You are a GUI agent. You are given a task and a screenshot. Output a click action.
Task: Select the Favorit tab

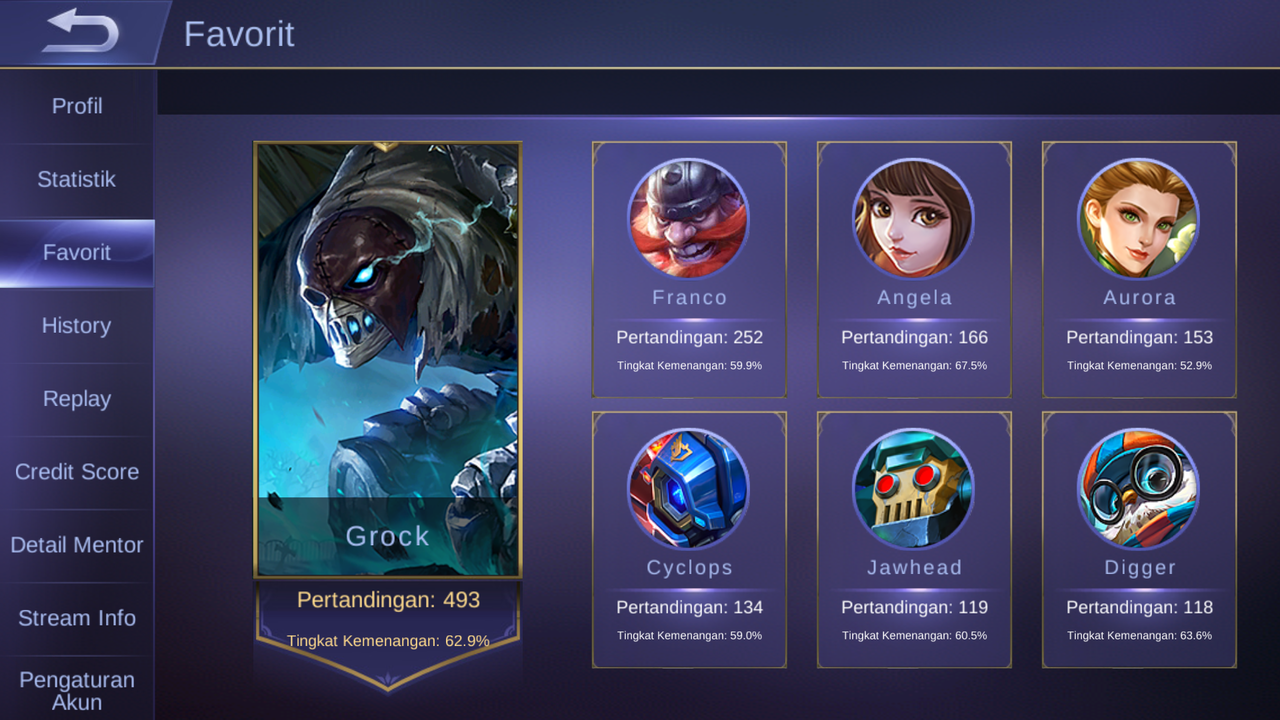pos(77,253)
